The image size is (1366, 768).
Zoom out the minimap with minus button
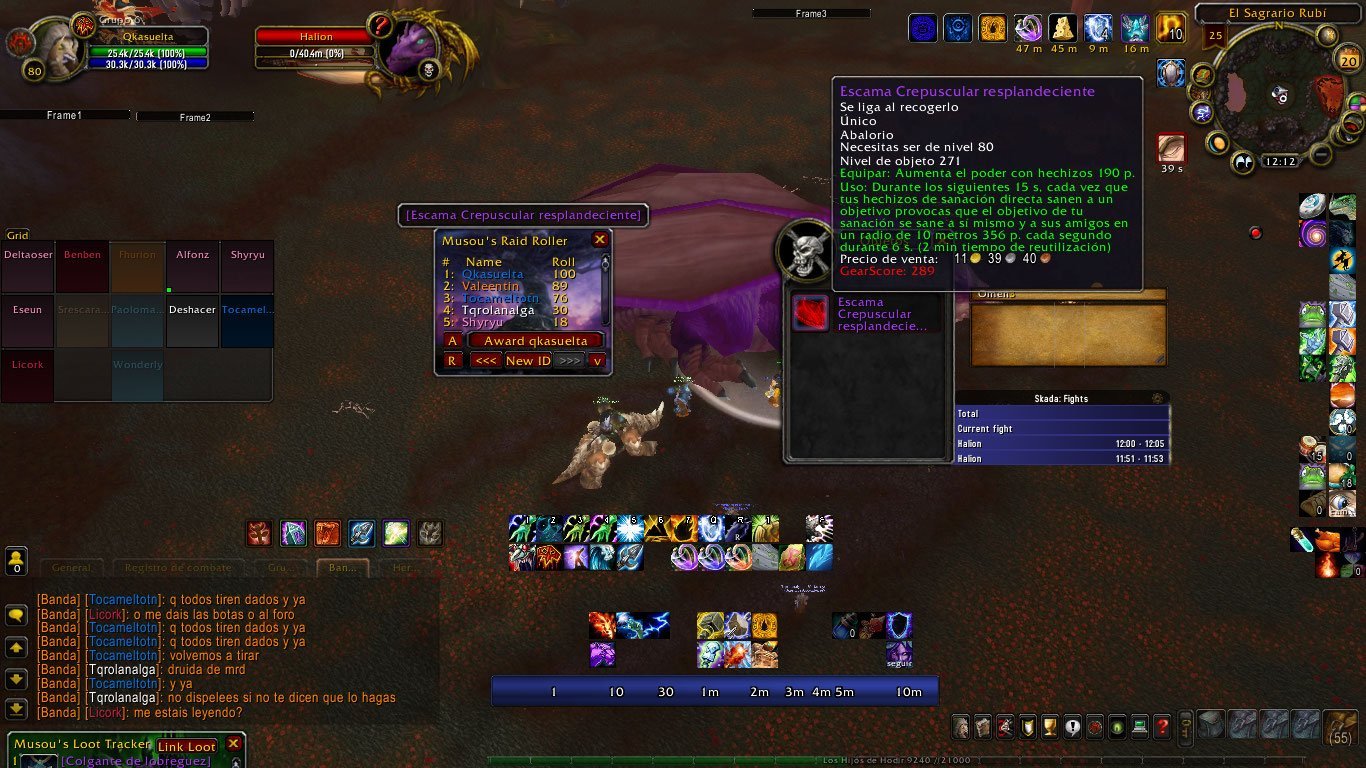pyautogui.click(x=1321, y=155)
